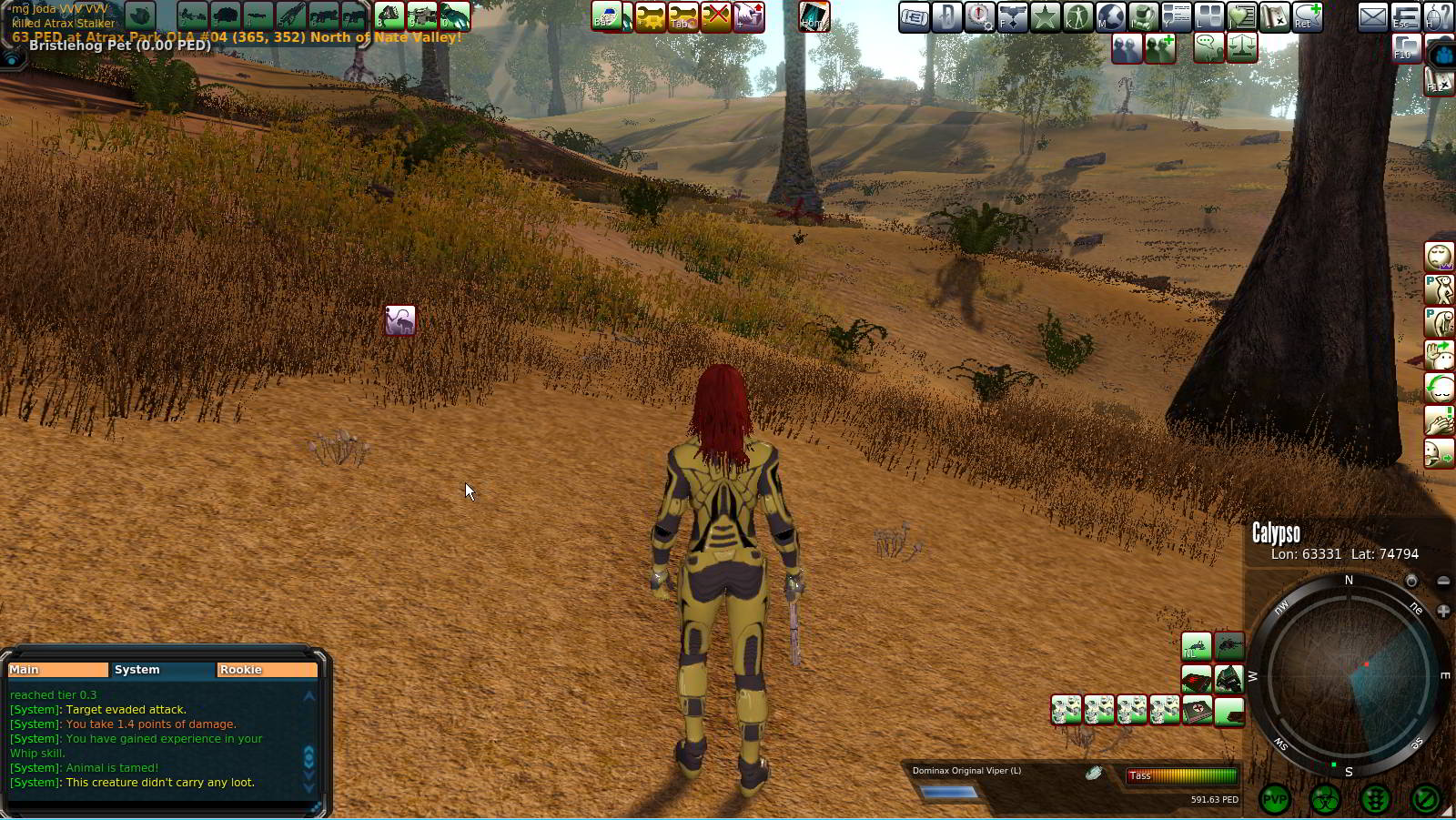Zoom out the radar with minus button

pyautogui.click(x=1443, y=581)
